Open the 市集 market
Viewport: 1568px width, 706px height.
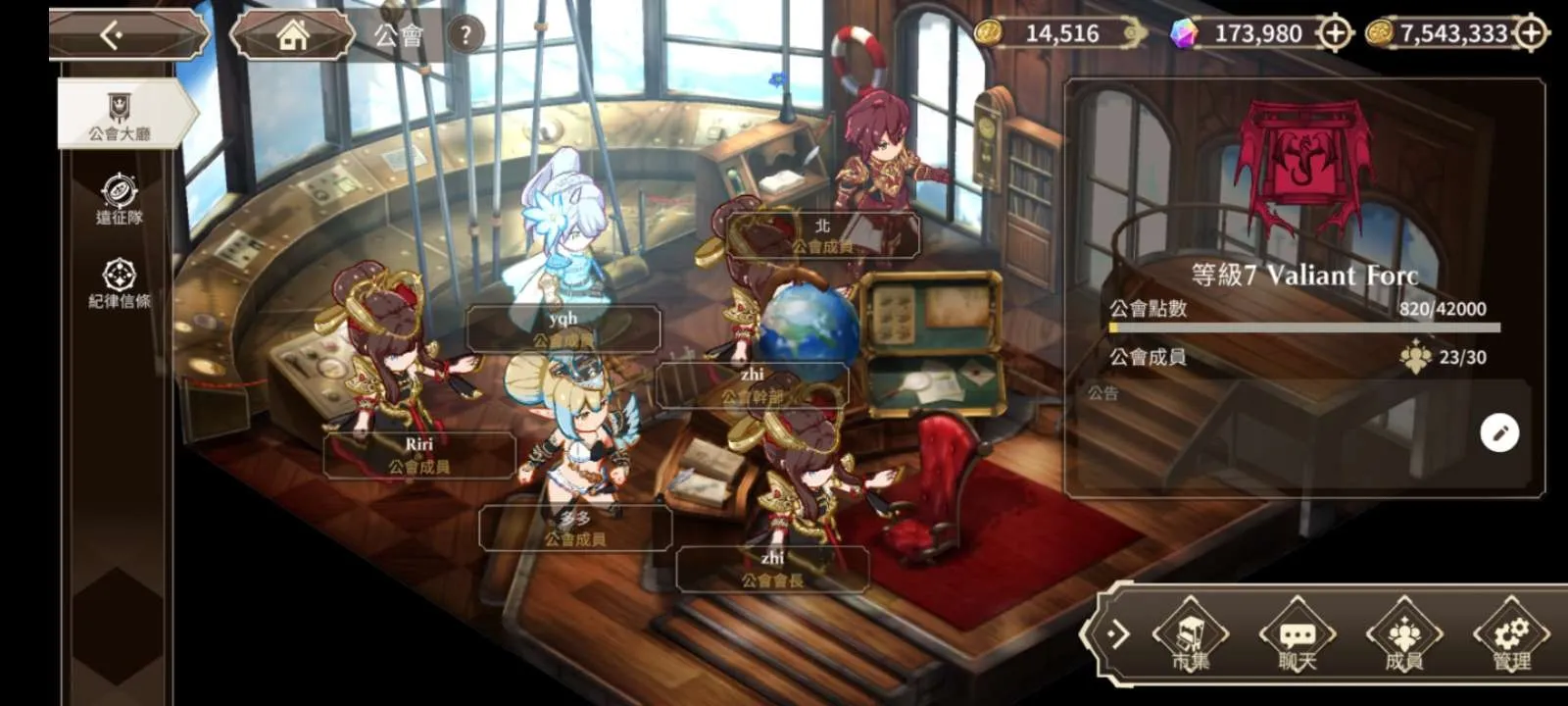[x=1191, y=637]
